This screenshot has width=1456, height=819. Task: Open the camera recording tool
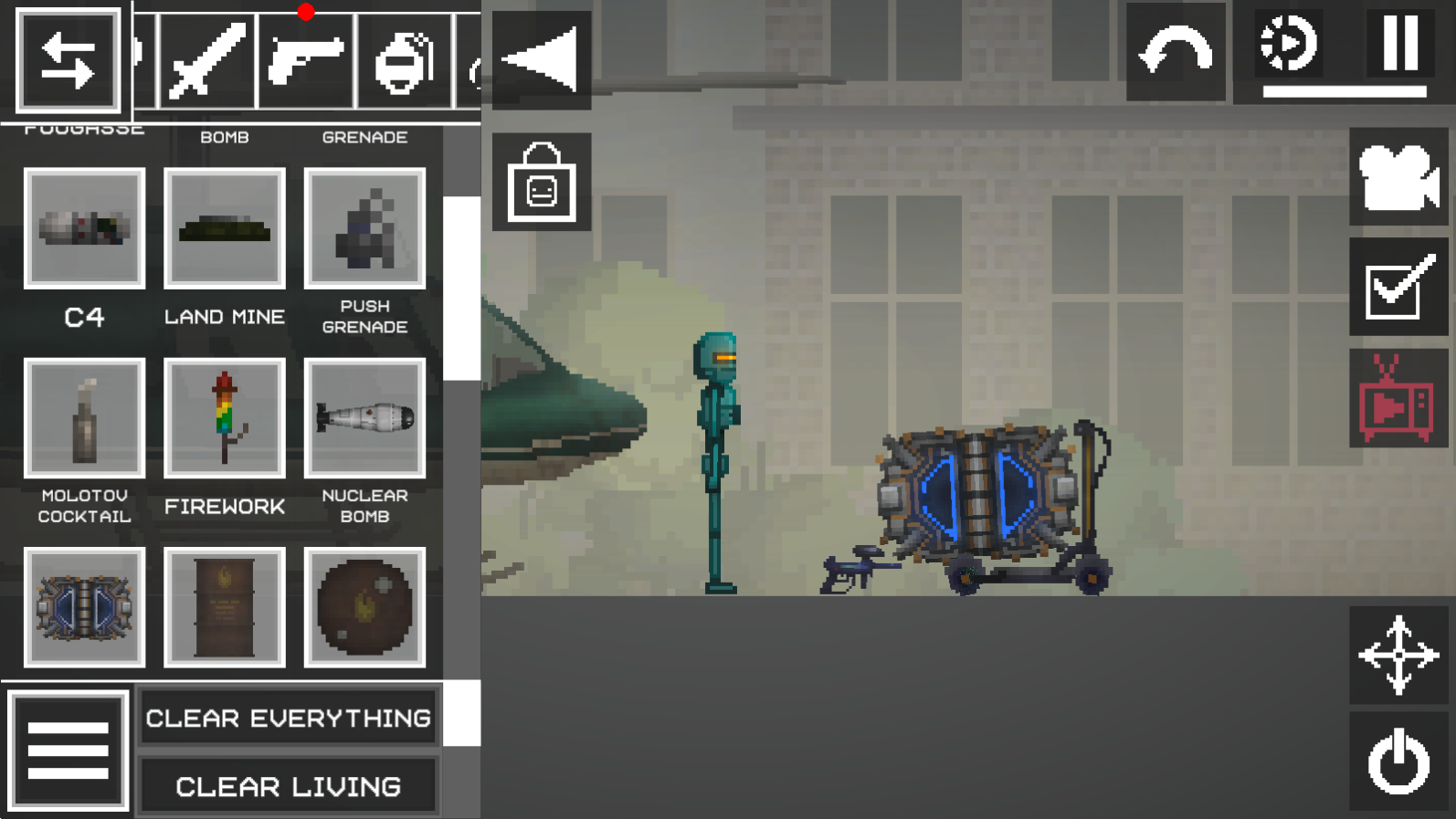[1398, 177]
